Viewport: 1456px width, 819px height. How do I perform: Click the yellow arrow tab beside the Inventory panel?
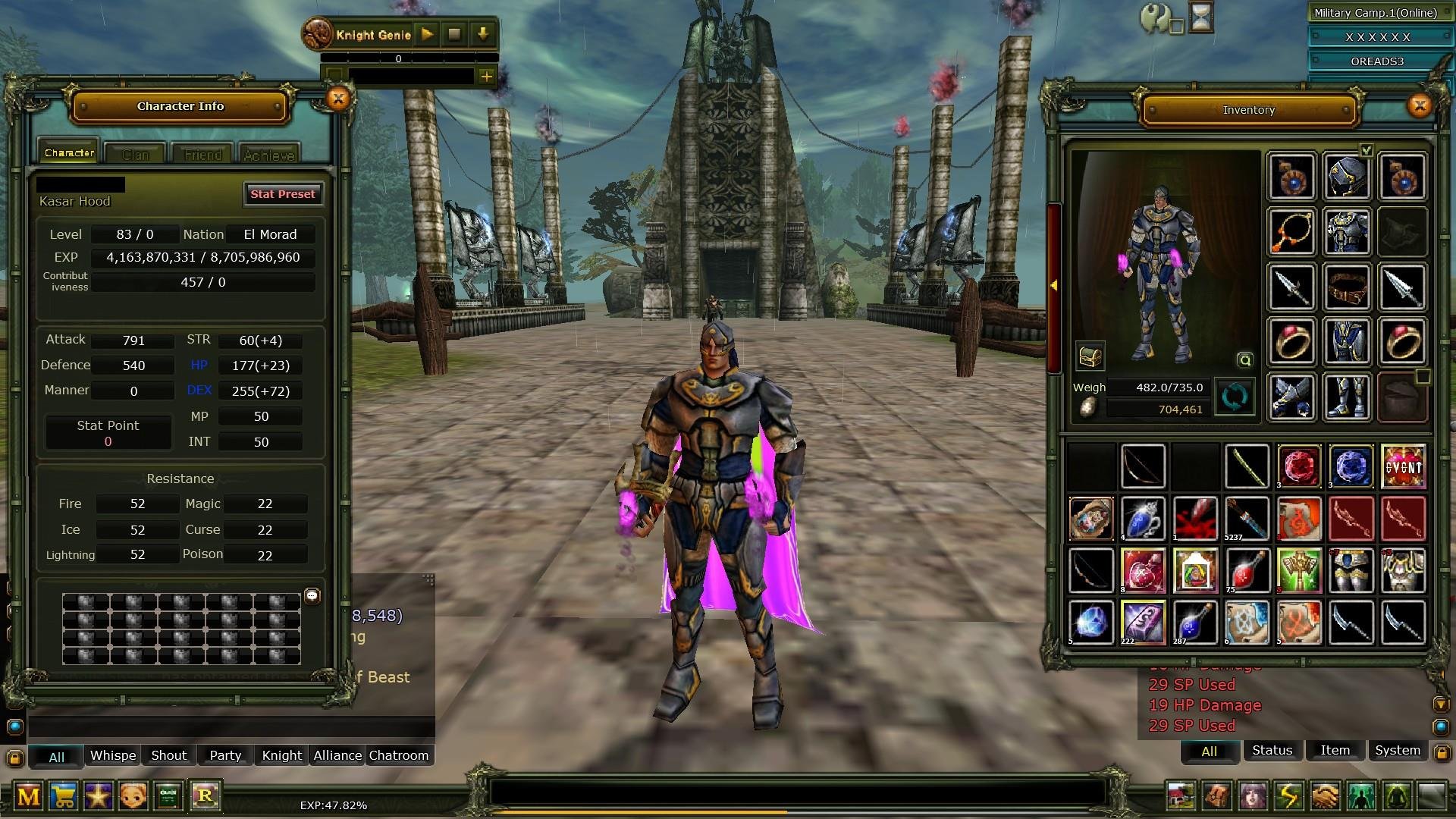(x=1054, y=286)
